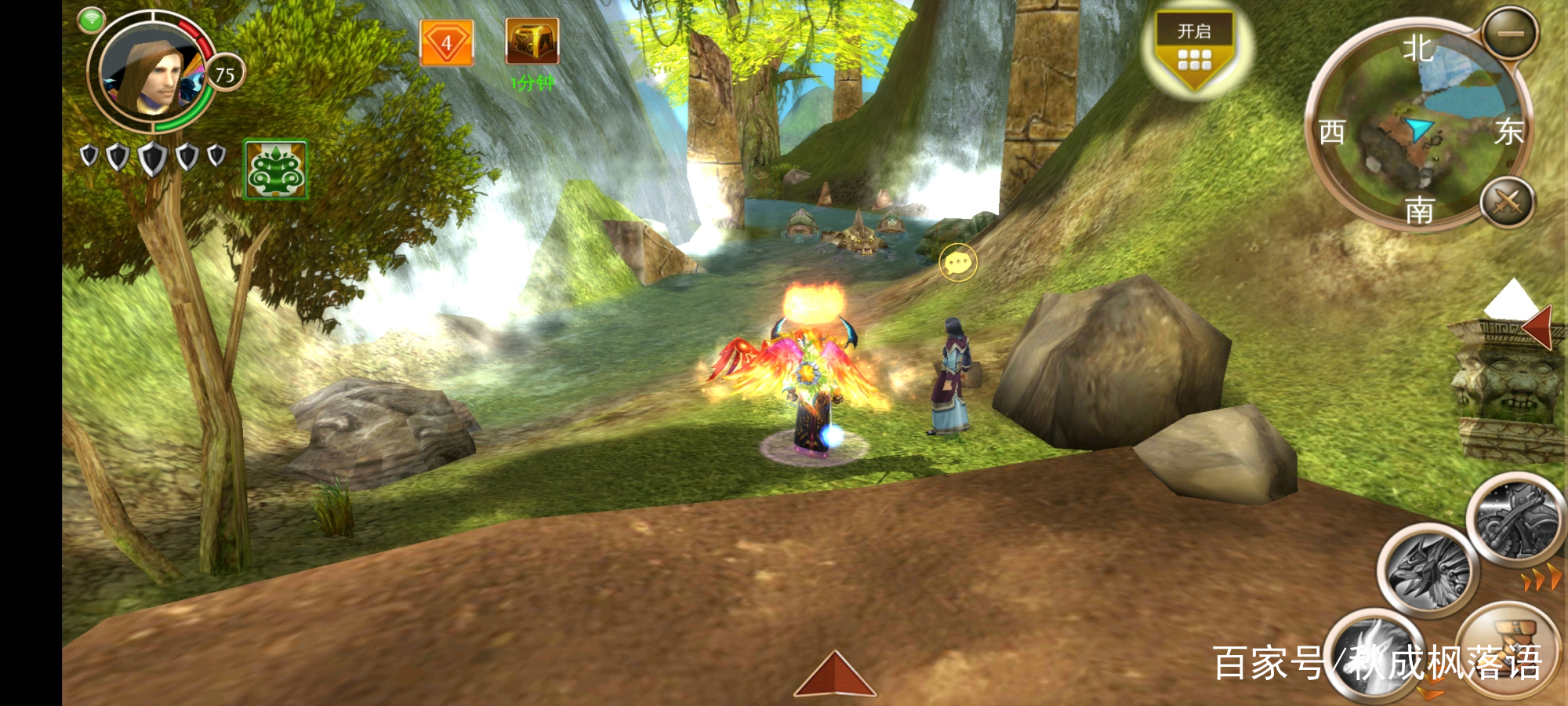Activate the dragon head skill icon
The image size is (1568, 706).
(x=1427, y=571)
